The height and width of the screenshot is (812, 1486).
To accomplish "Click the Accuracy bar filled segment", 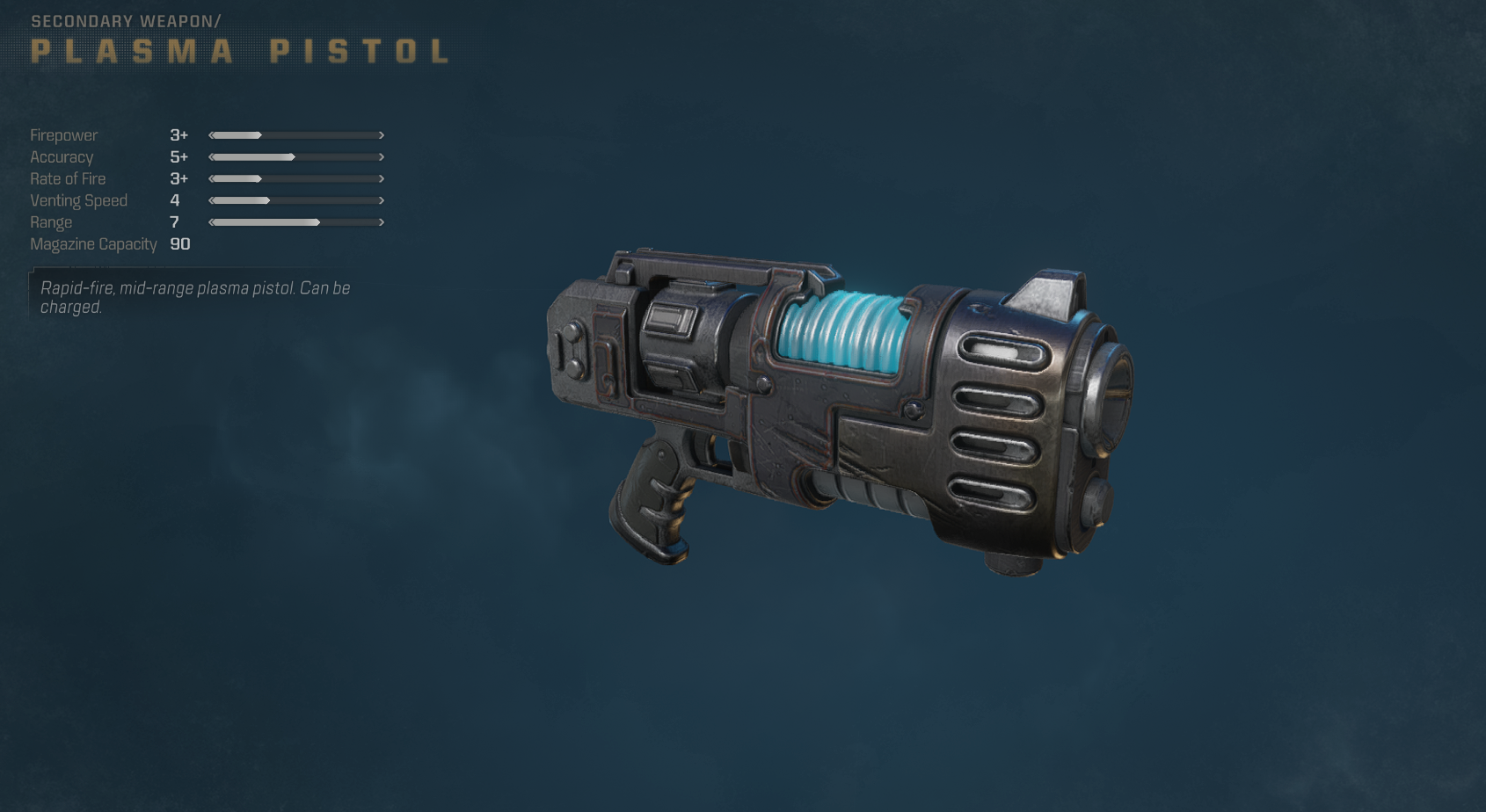I will pyautogui.click(x=255, y=157).
